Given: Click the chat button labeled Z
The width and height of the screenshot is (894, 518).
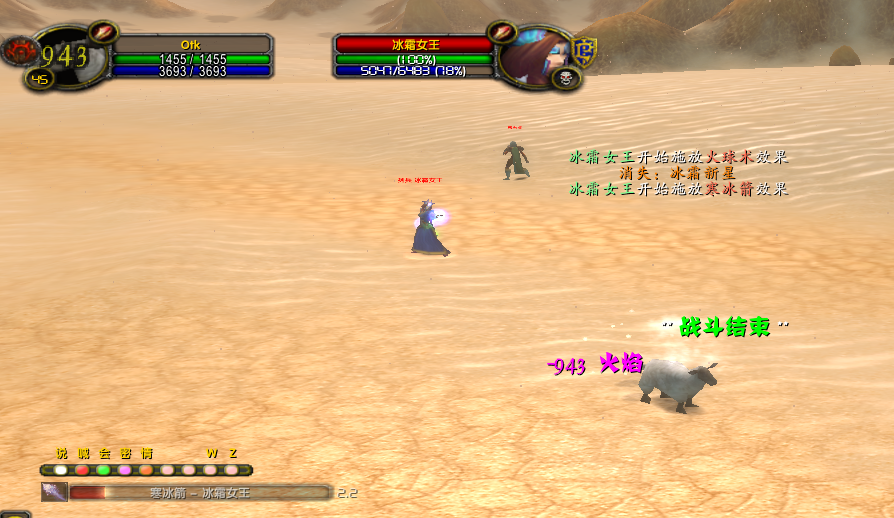Looking at the screenshot, I should pyautogui.click(x=232, y=470).
